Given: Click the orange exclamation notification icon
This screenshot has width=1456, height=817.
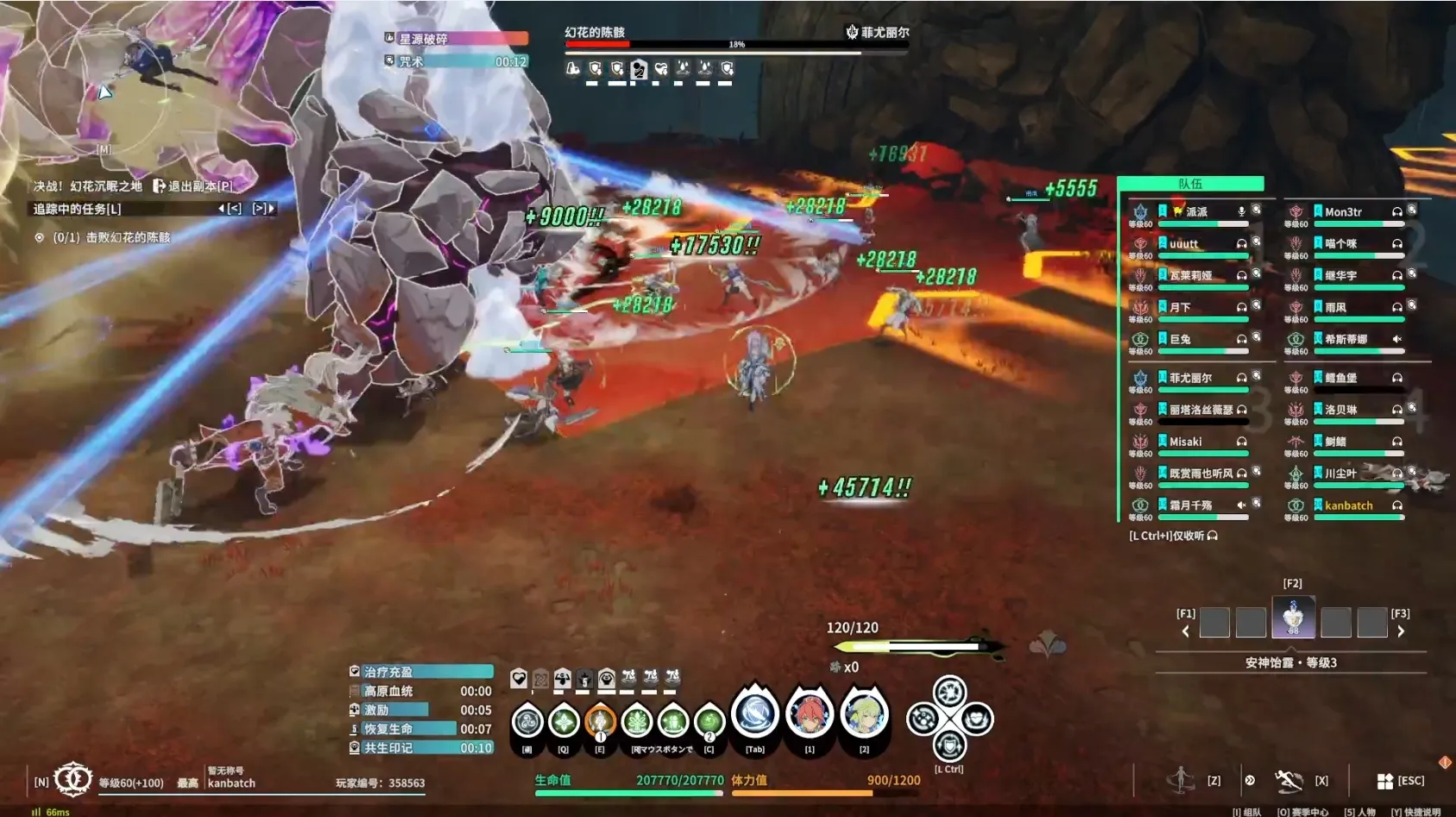Looking at the screenshot, I should (1445, 763).
